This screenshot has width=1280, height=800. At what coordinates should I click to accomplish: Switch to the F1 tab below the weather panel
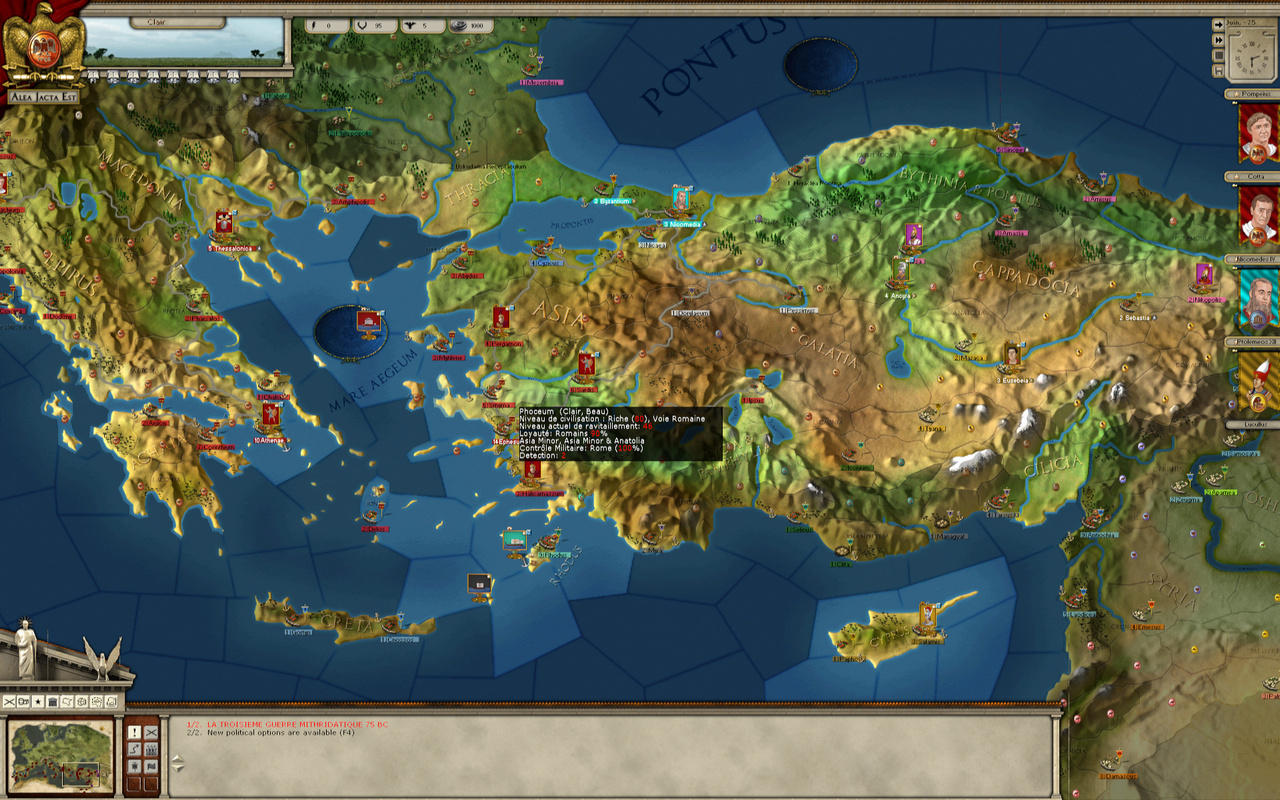[91, 75]
